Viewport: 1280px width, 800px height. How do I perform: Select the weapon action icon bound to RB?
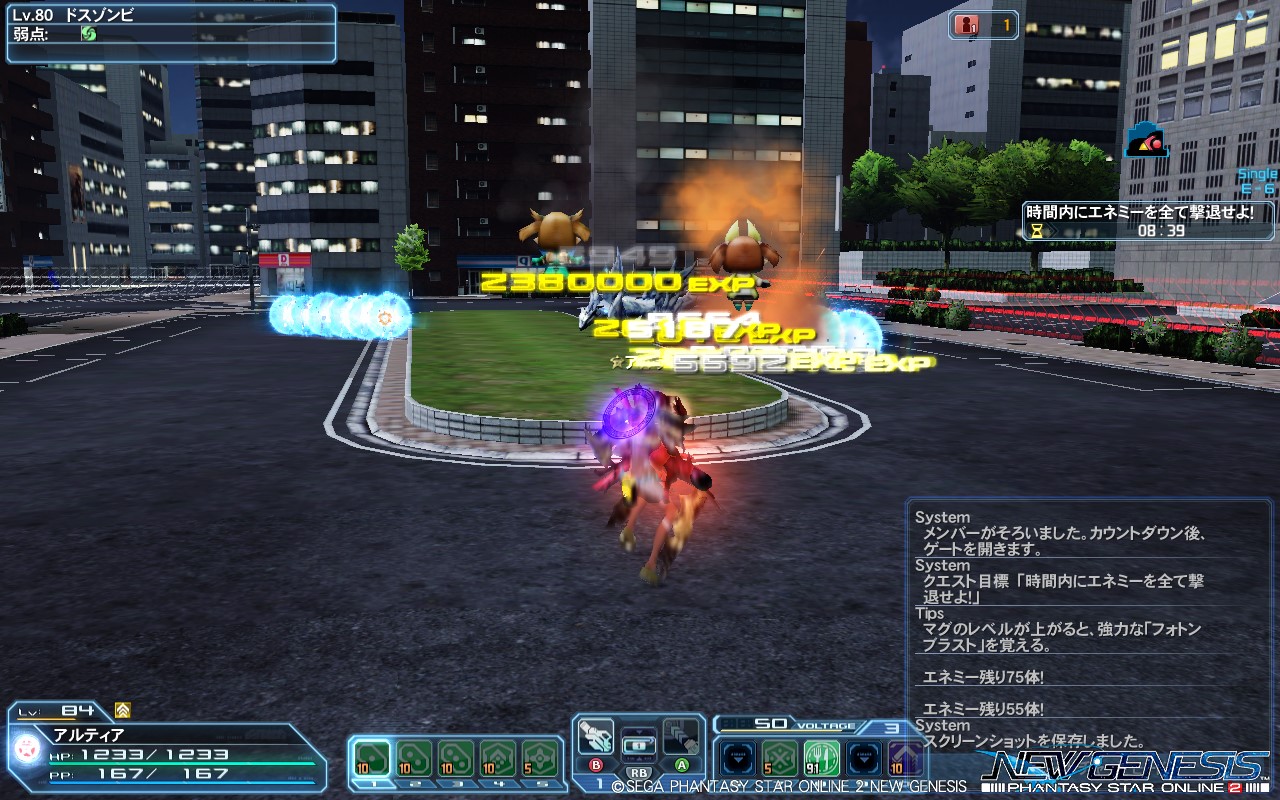click(x=638, y=744)
